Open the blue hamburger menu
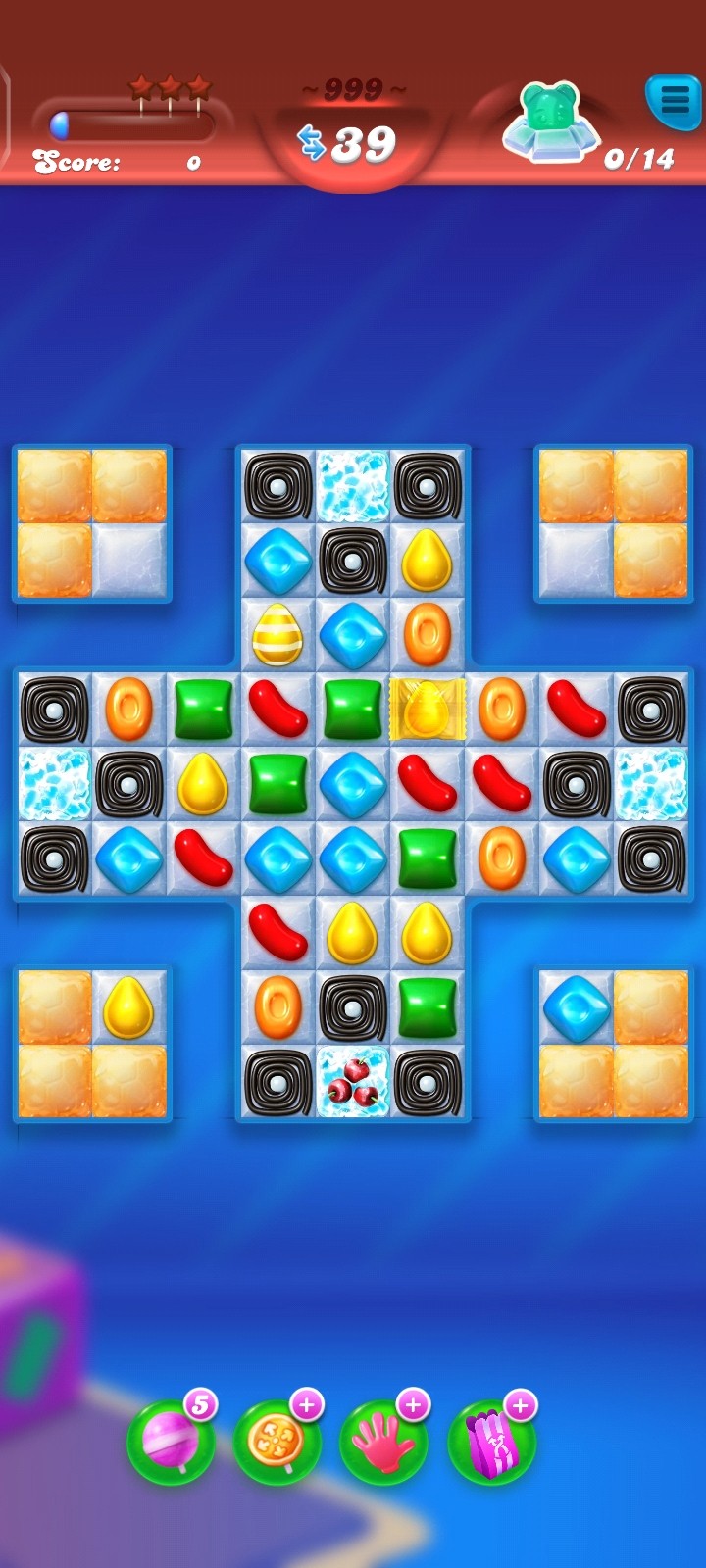The width and height of the screenshot is (706, 1568). 673,99
